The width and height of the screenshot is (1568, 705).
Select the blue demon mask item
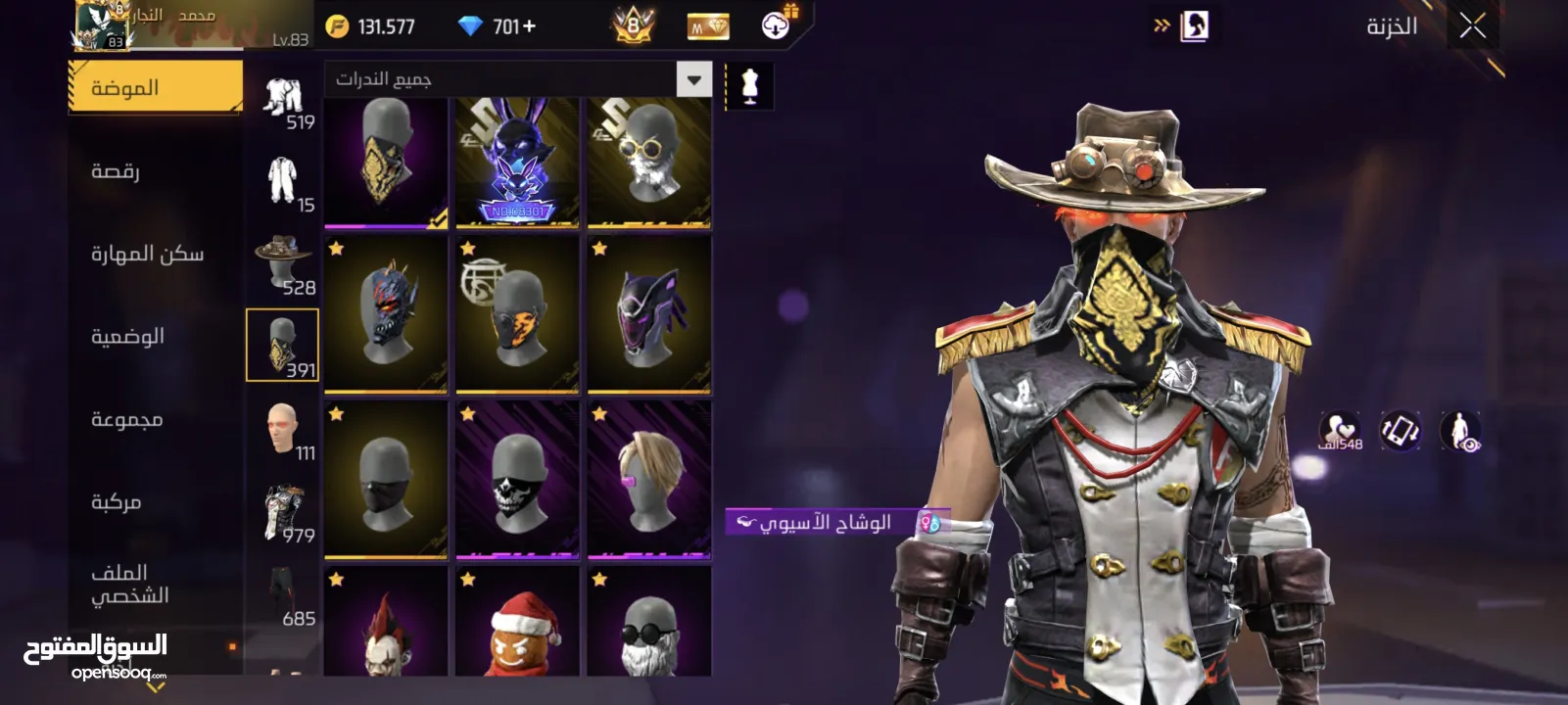coord(386,313)
